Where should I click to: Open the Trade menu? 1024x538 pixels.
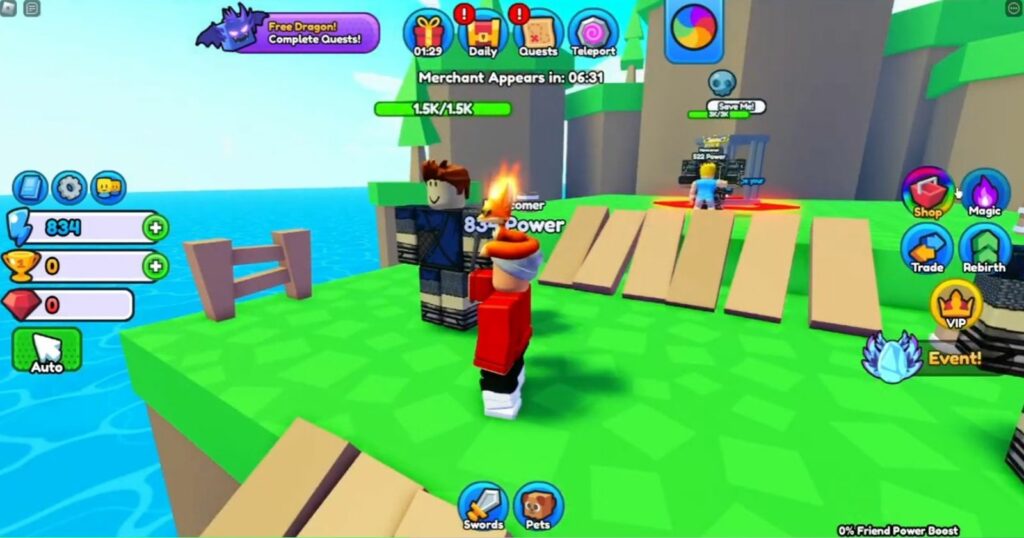click(x=927, y=248)
